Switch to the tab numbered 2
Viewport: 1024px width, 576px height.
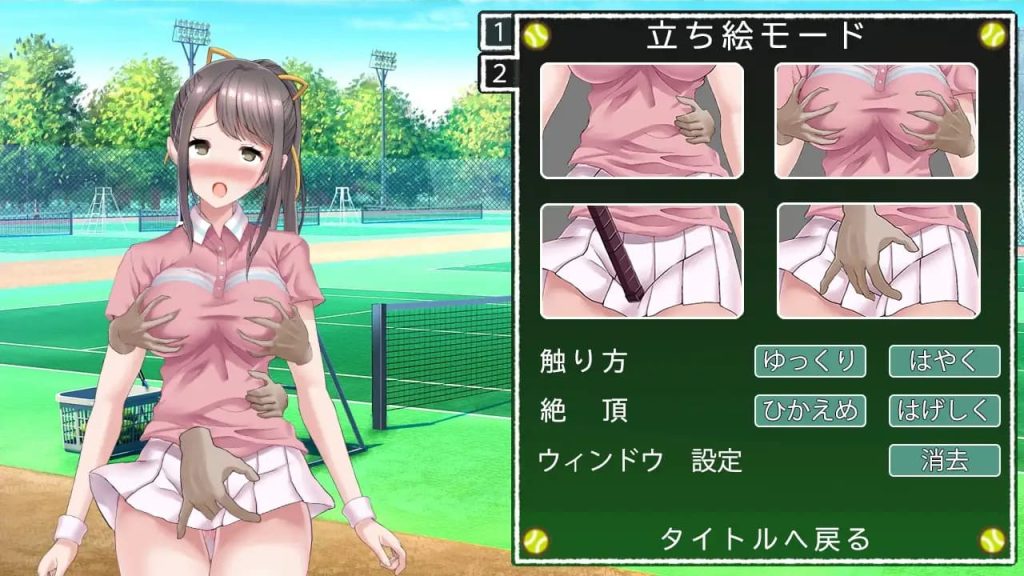coord(498,73)
